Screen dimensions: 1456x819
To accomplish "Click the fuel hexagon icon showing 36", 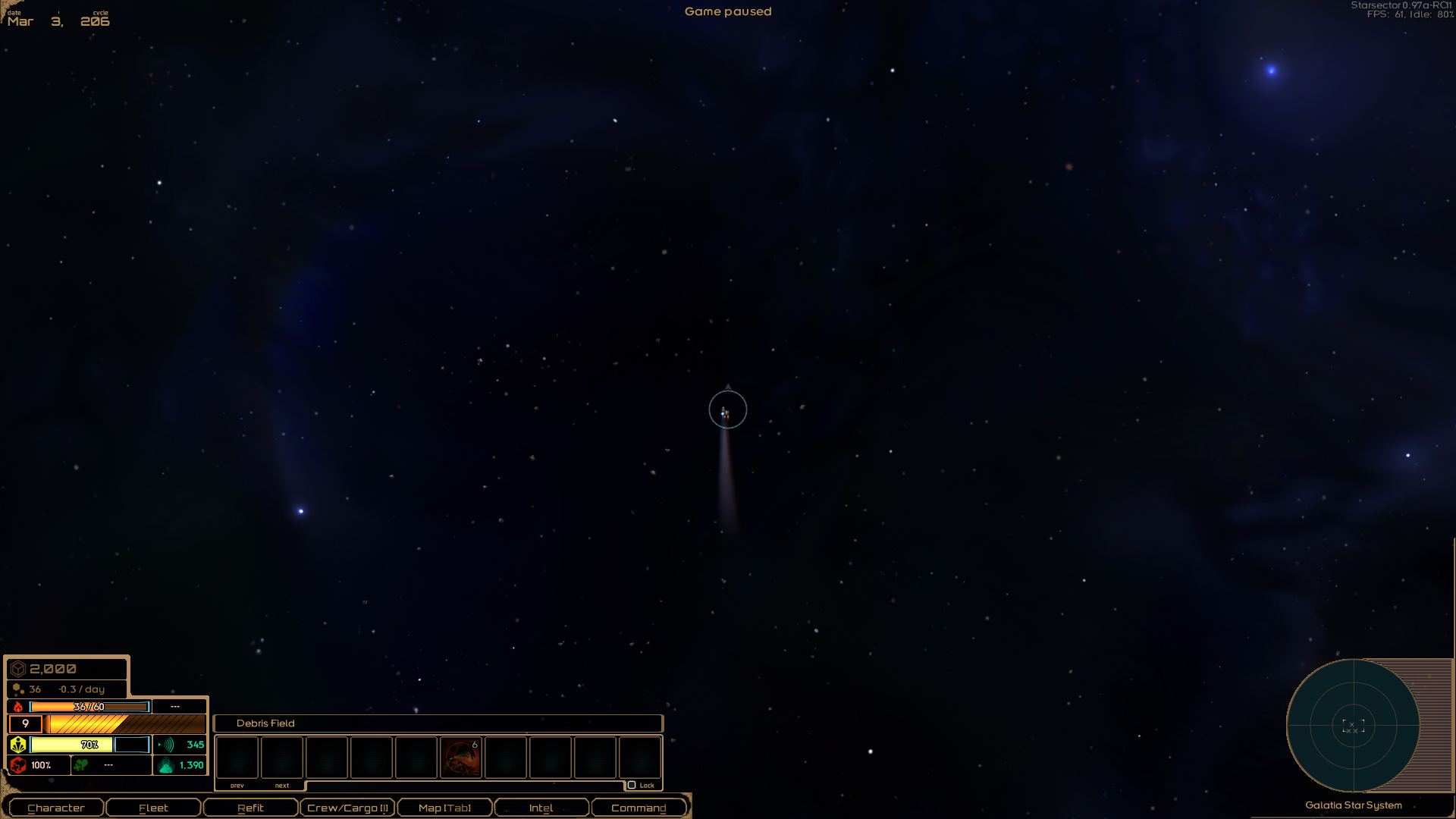I will click(x=19, y=689).
